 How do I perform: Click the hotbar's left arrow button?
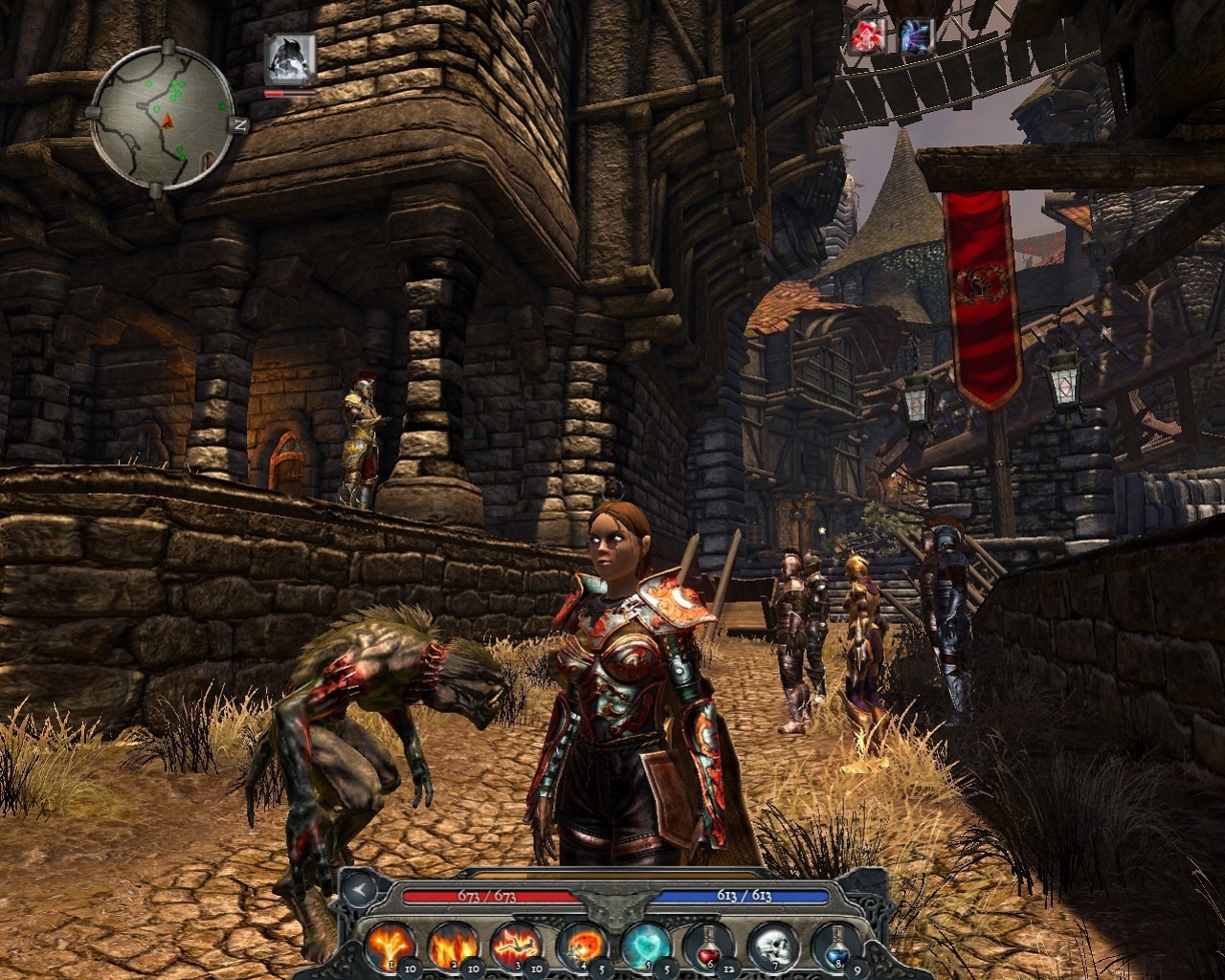(x=359, y=889)
